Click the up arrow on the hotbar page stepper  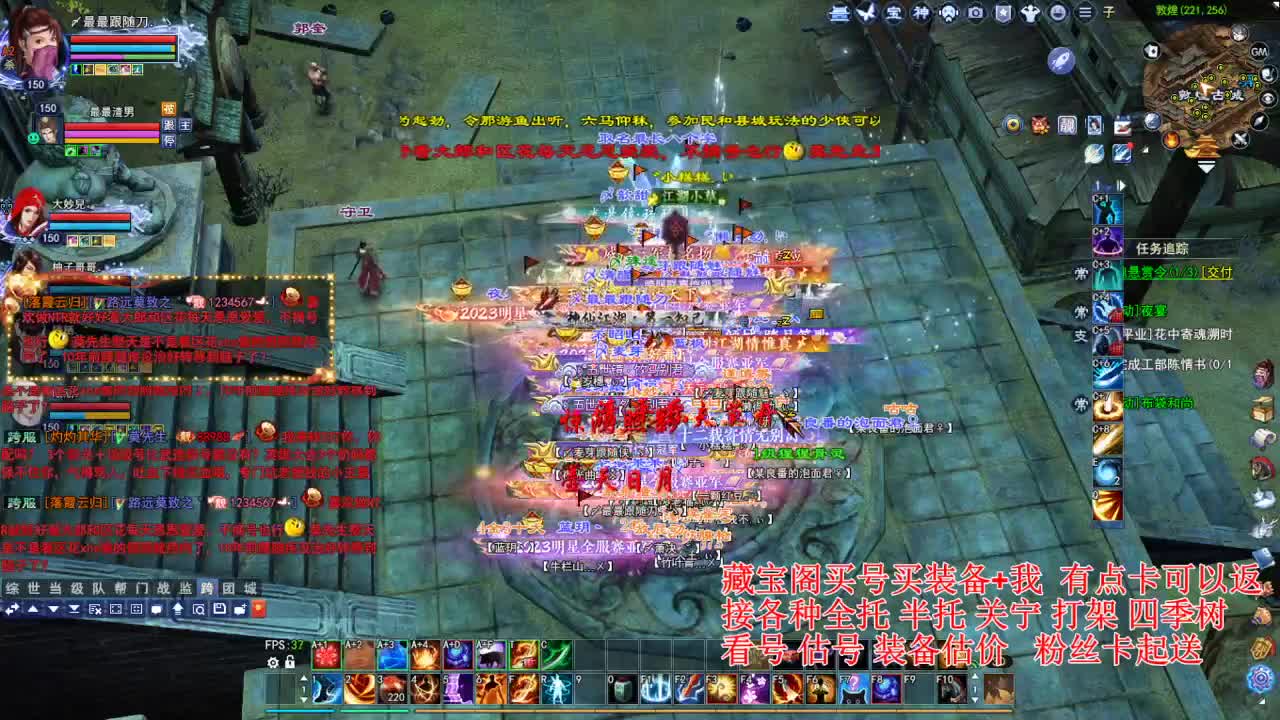(304, 678)
